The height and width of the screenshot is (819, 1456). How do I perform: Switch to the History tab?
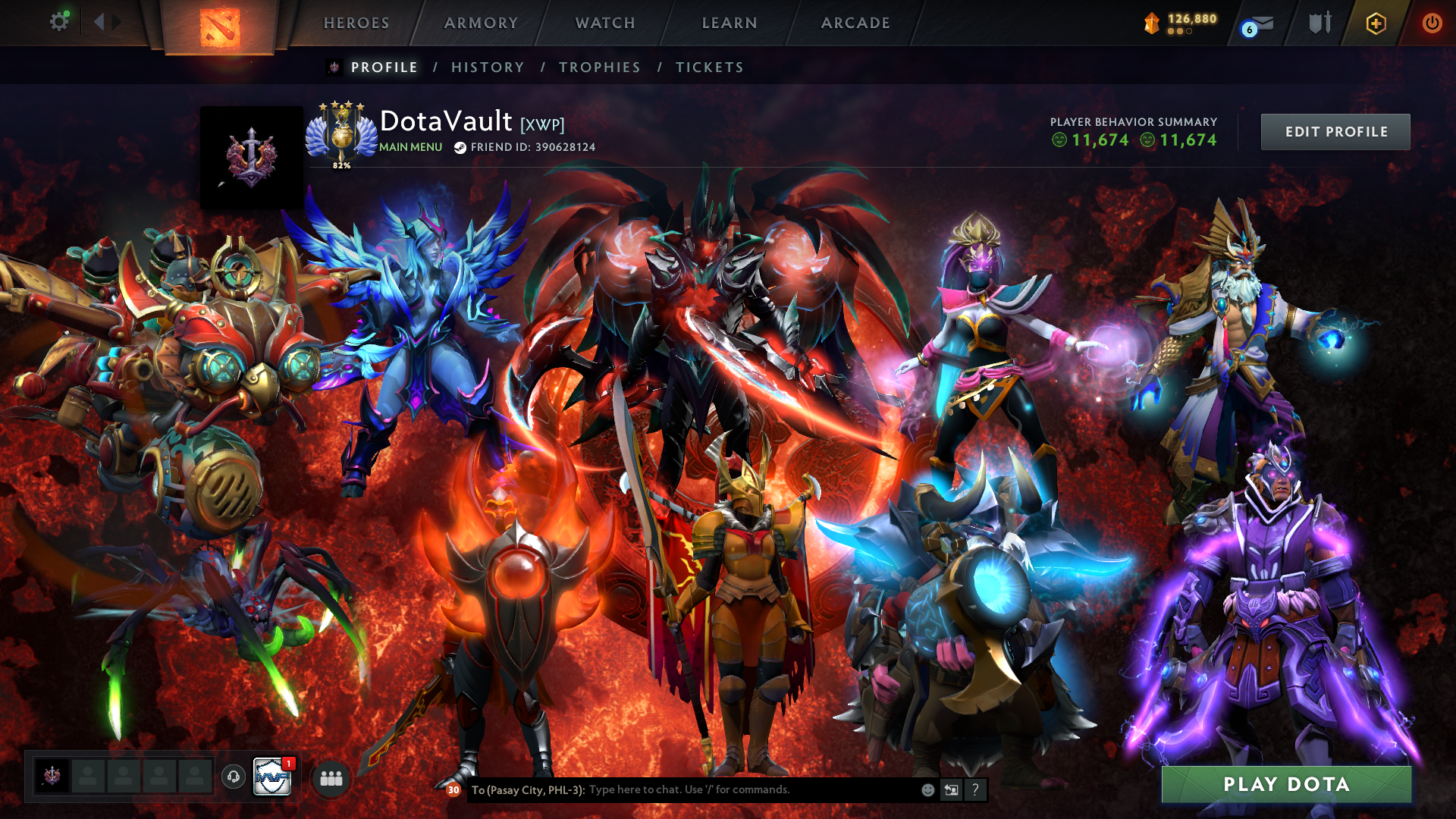[488, 67]
